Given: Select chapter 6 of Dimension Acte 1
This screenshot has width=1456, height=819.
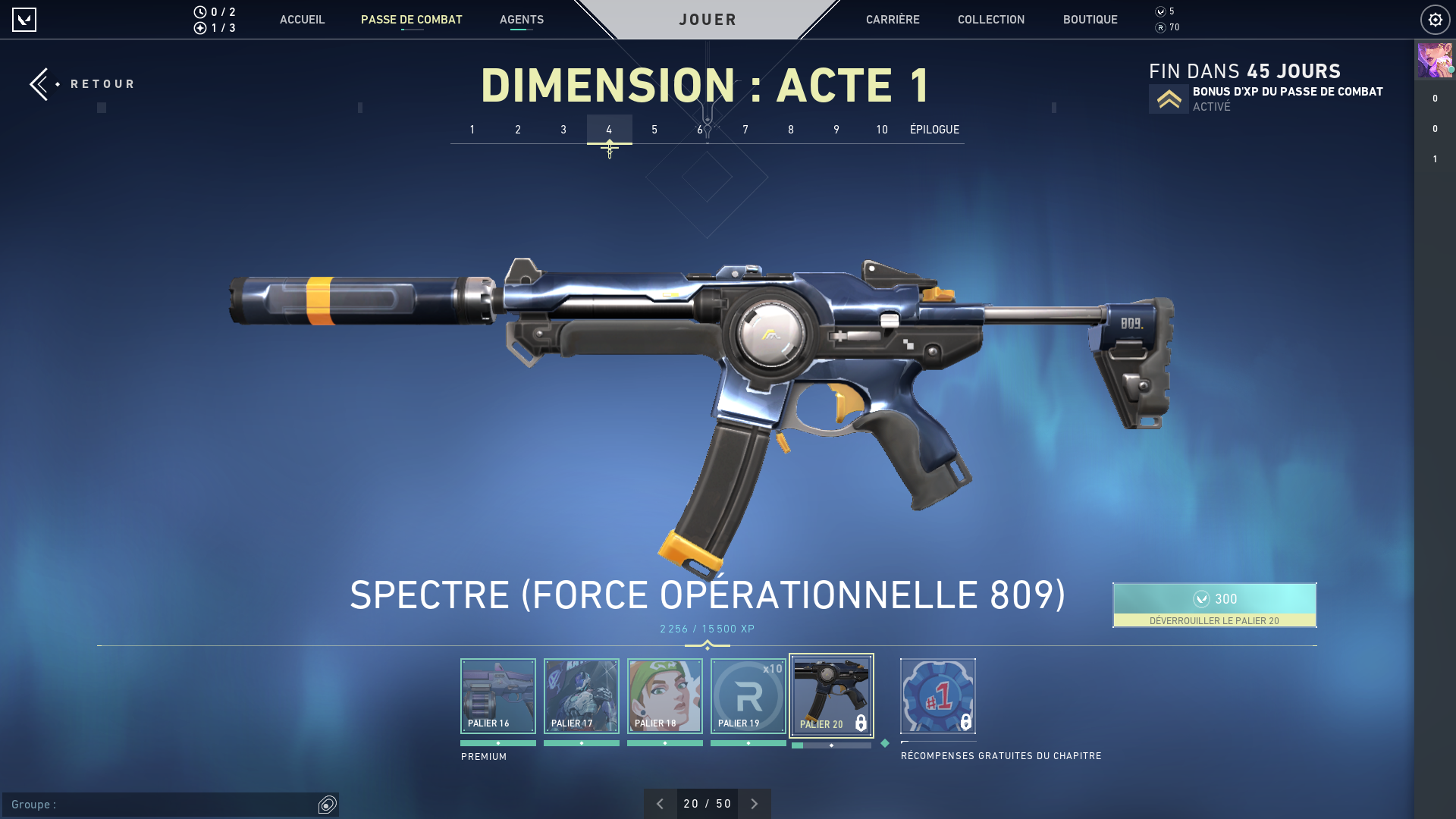Looking at the screenshot, I should (x=700, y=130).
